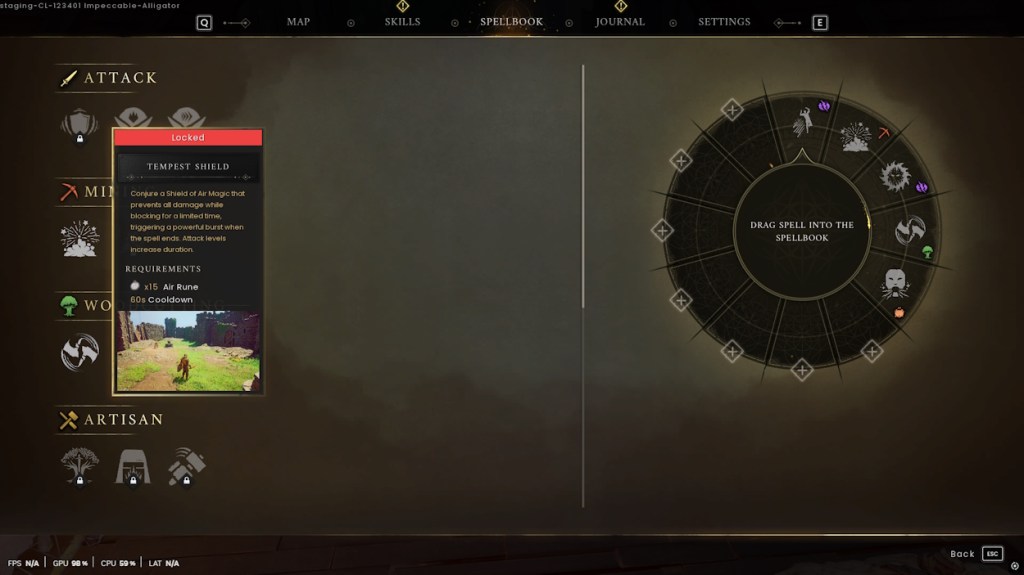The height and width of the screenshot is (575, 1024).
Task: Select the swirling axes spell on the wheel
Action: click(x=909, y=230)
